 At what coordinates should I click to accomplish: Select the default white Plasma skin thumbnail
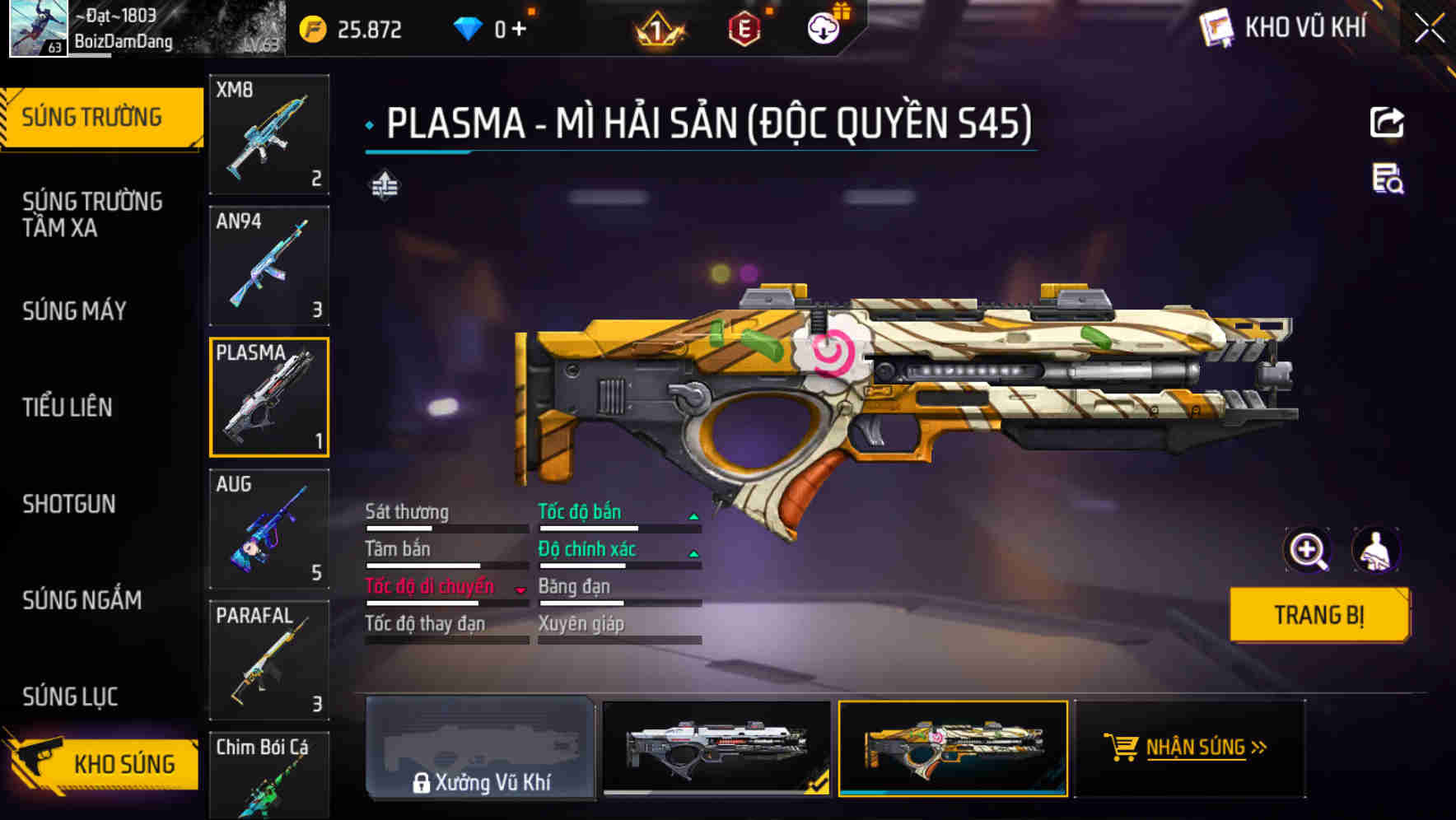point(716,747)
